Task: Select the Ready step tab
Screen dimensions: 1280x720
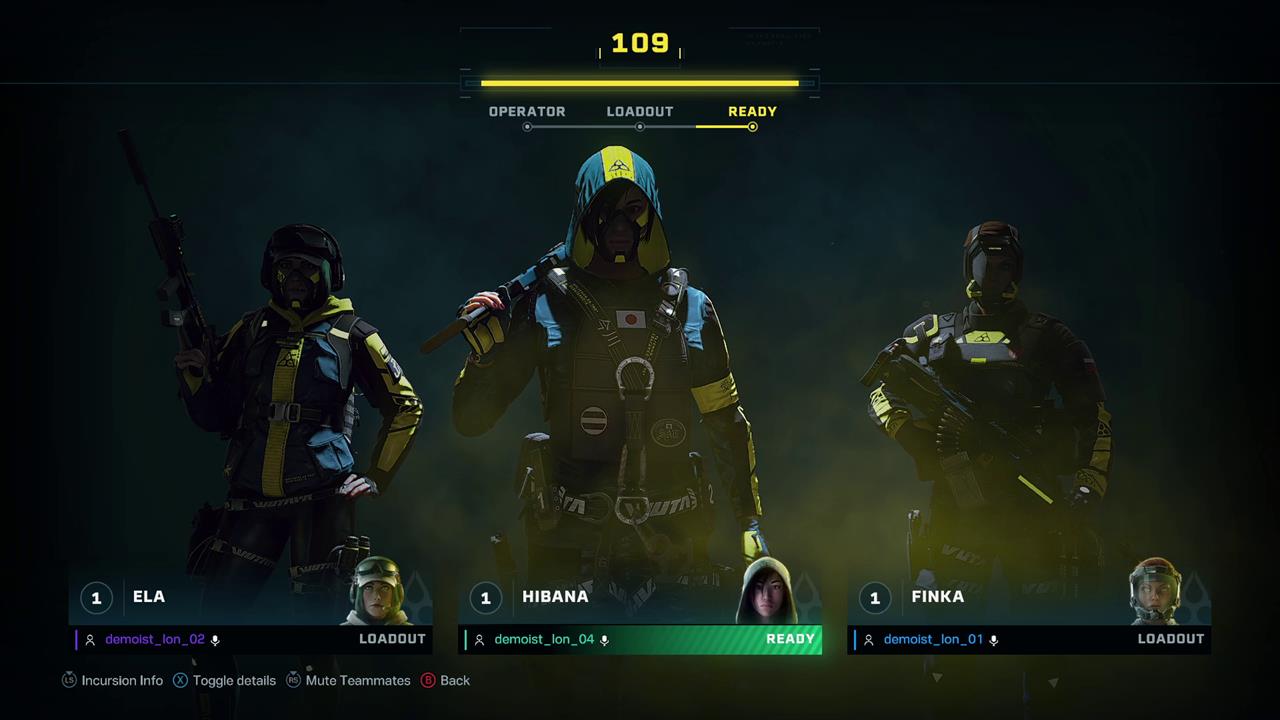Action: [752, 112]
